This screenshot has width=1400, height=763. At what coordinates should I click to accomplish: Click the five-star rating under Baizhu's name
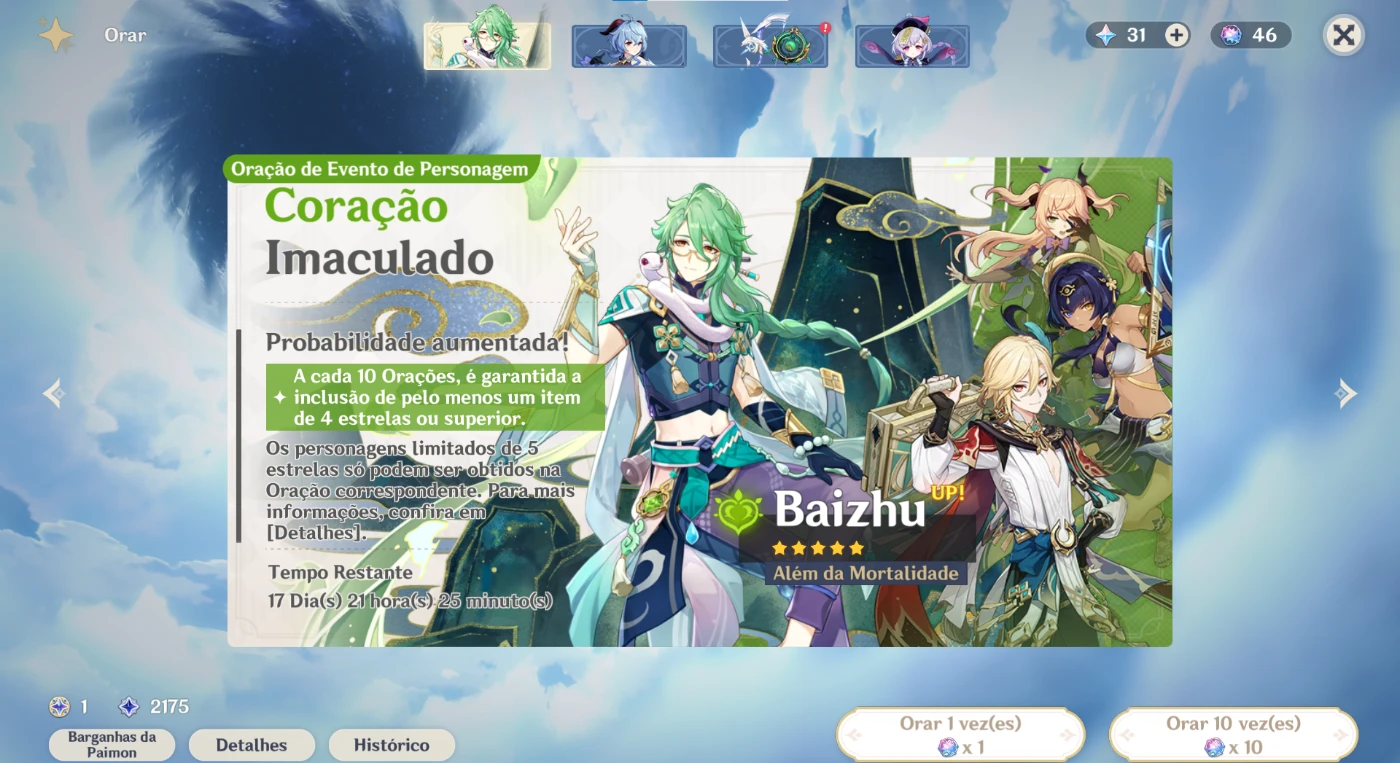pyautogui.click(x=817, y=547)
